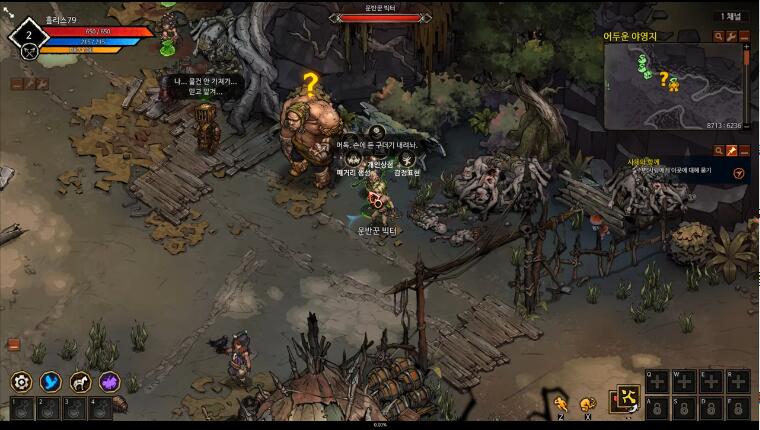This screenshot has width=760, height=430.
Task: Click the minimap's magnifier search button
Action: pos(718,37)
